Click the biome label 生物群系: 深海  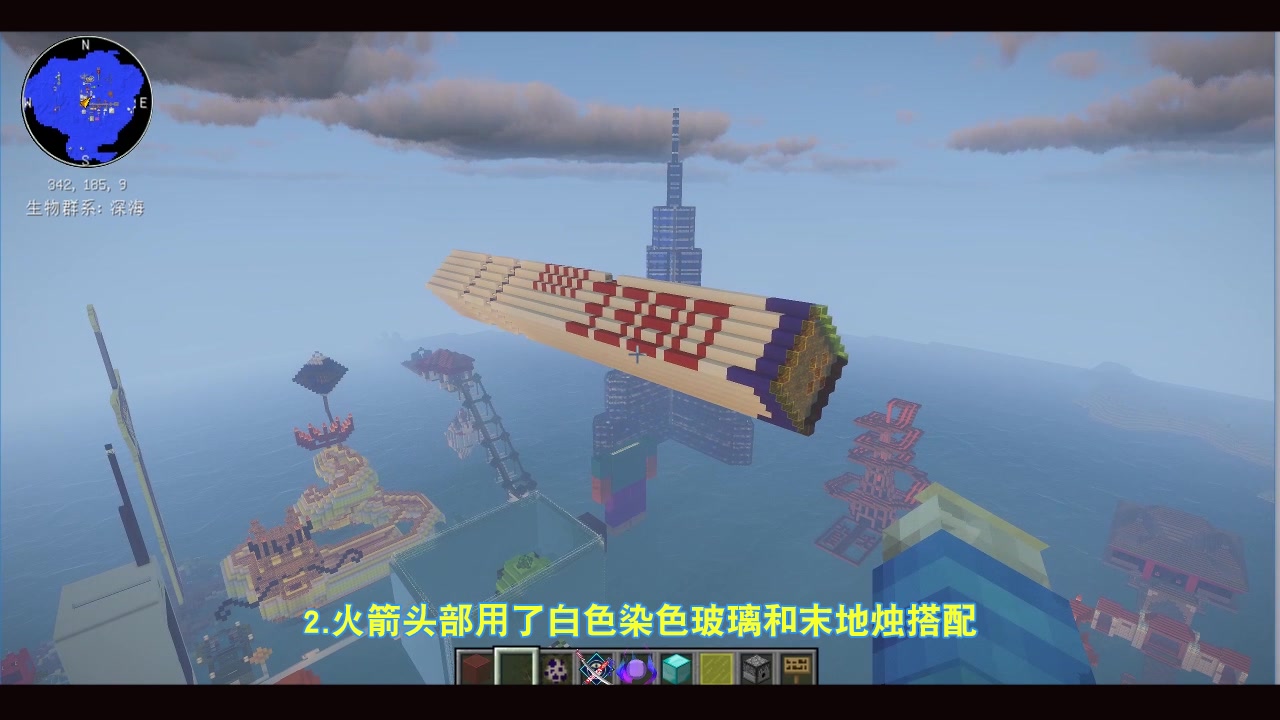pyautogui.click(x=87, y=207)
